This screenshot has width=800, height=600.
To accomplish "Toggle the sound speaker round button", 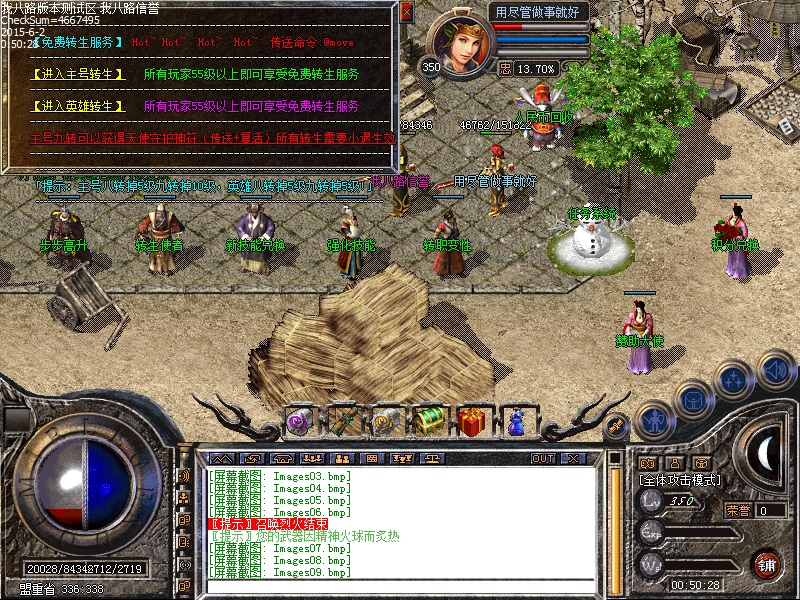I will (775, 368).
